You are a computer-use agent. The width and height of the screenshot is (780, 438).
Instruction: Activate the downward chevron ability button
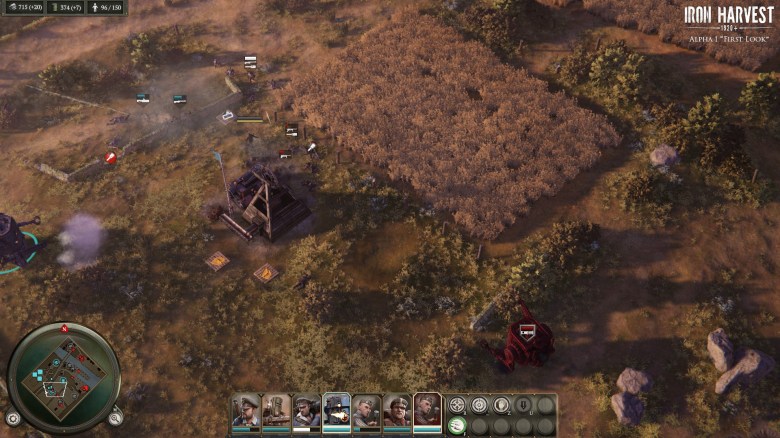[523, 405]
